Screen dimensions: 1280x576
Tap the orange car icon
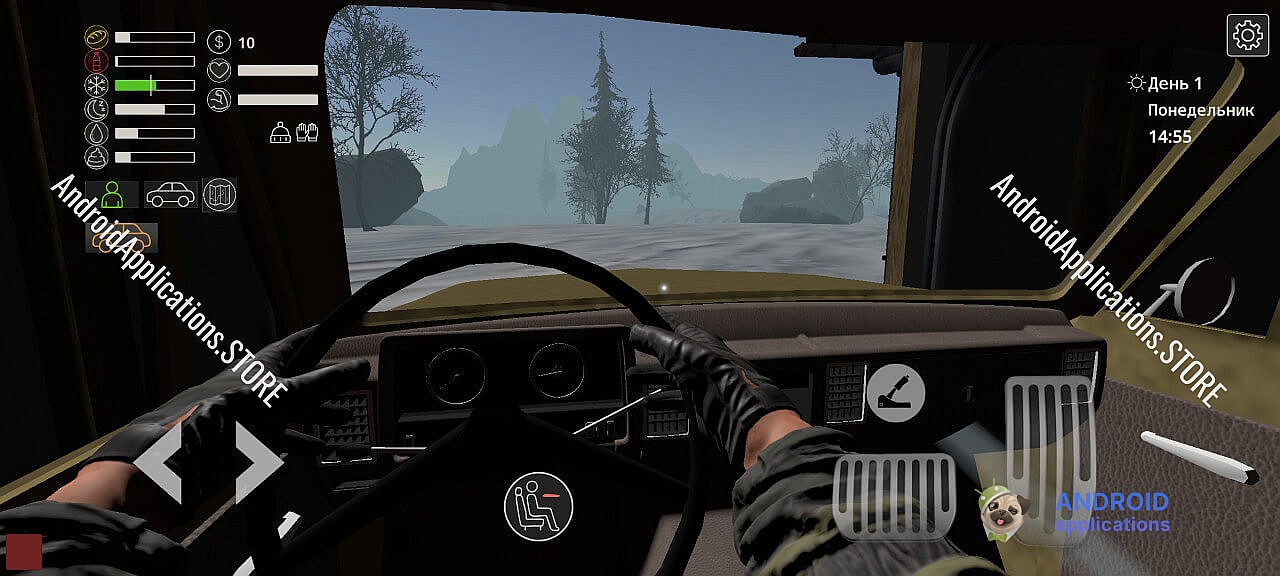(x=121, y=238)
